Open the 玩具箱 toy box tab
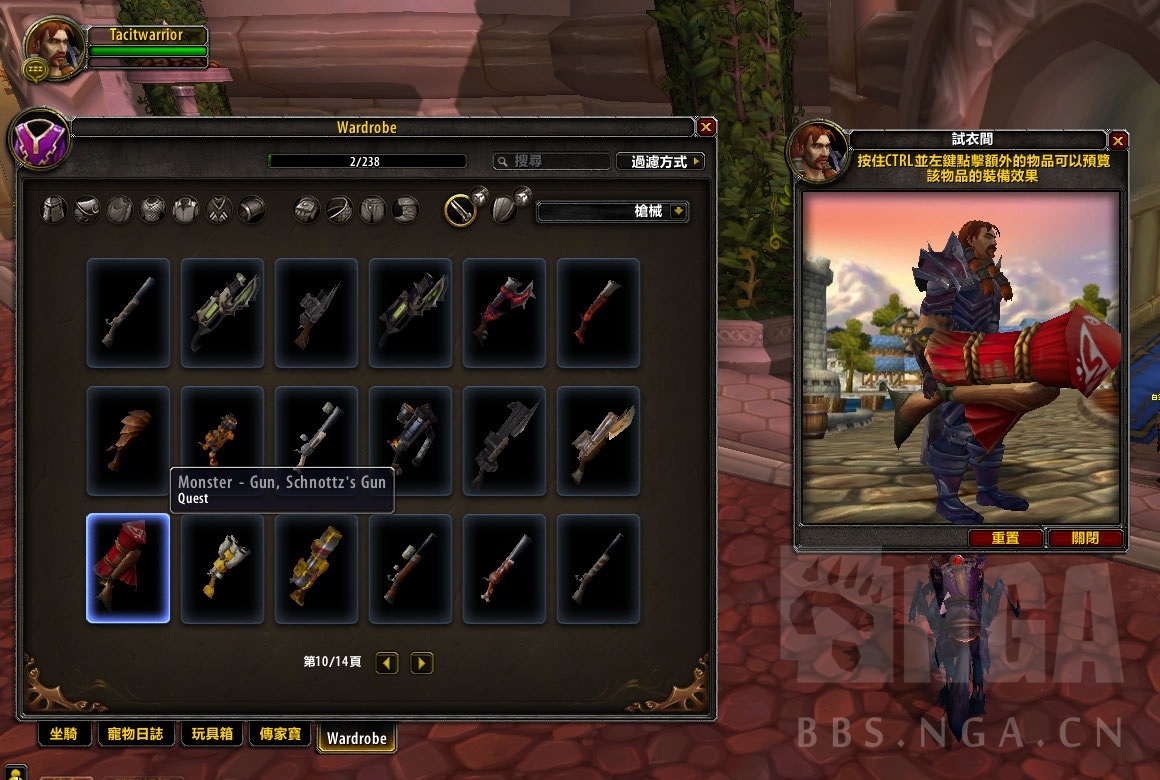This screenshot has width=1160, height=780. 211,735
